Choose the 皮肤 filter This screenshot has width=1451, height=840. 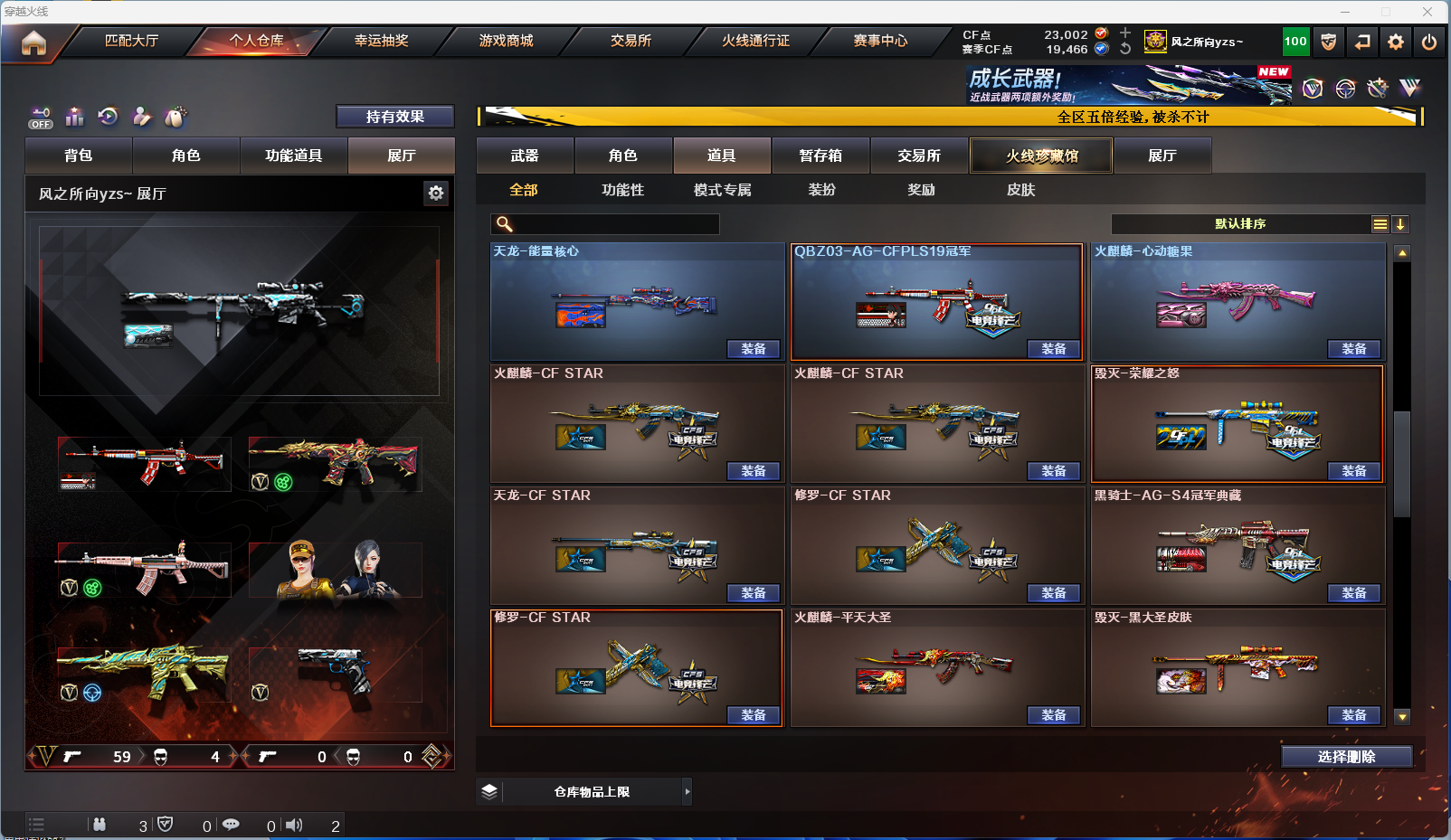(x=1020, y=190)
